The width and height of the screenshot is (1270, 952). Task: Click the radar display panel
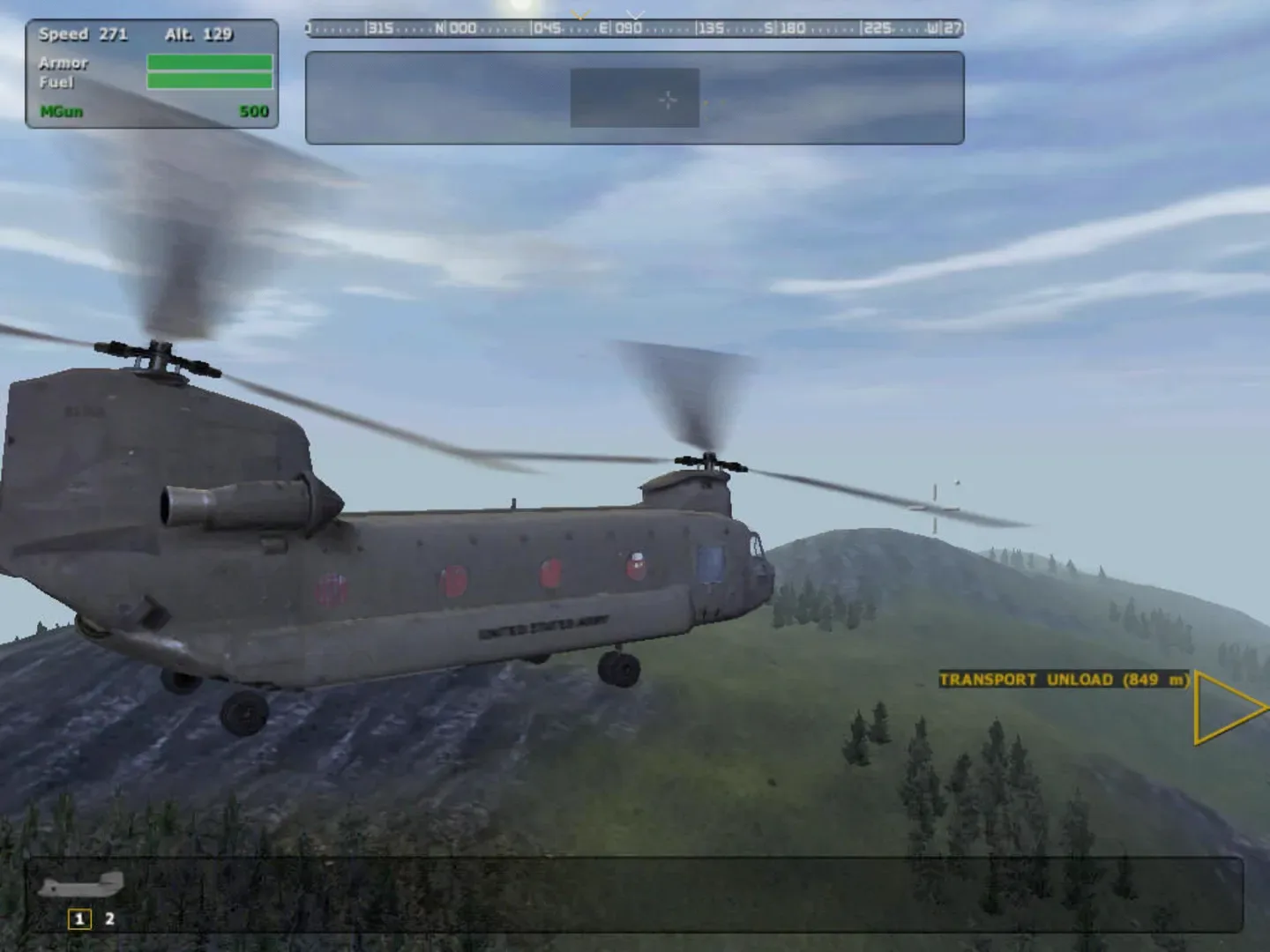coord(633,97)
